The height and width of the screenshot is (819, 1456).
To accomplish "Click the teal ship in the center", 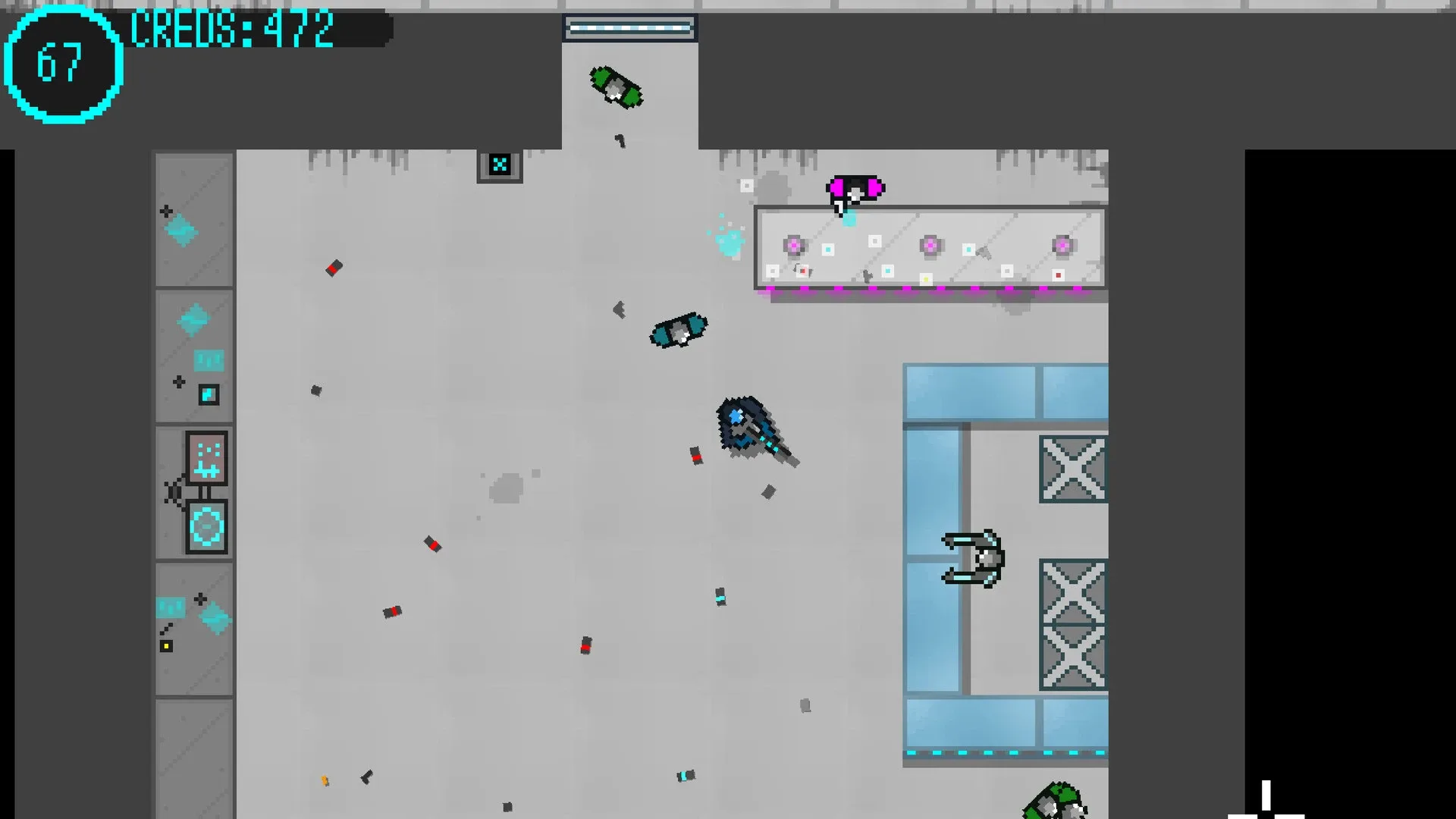I will [x=677, y=331].
